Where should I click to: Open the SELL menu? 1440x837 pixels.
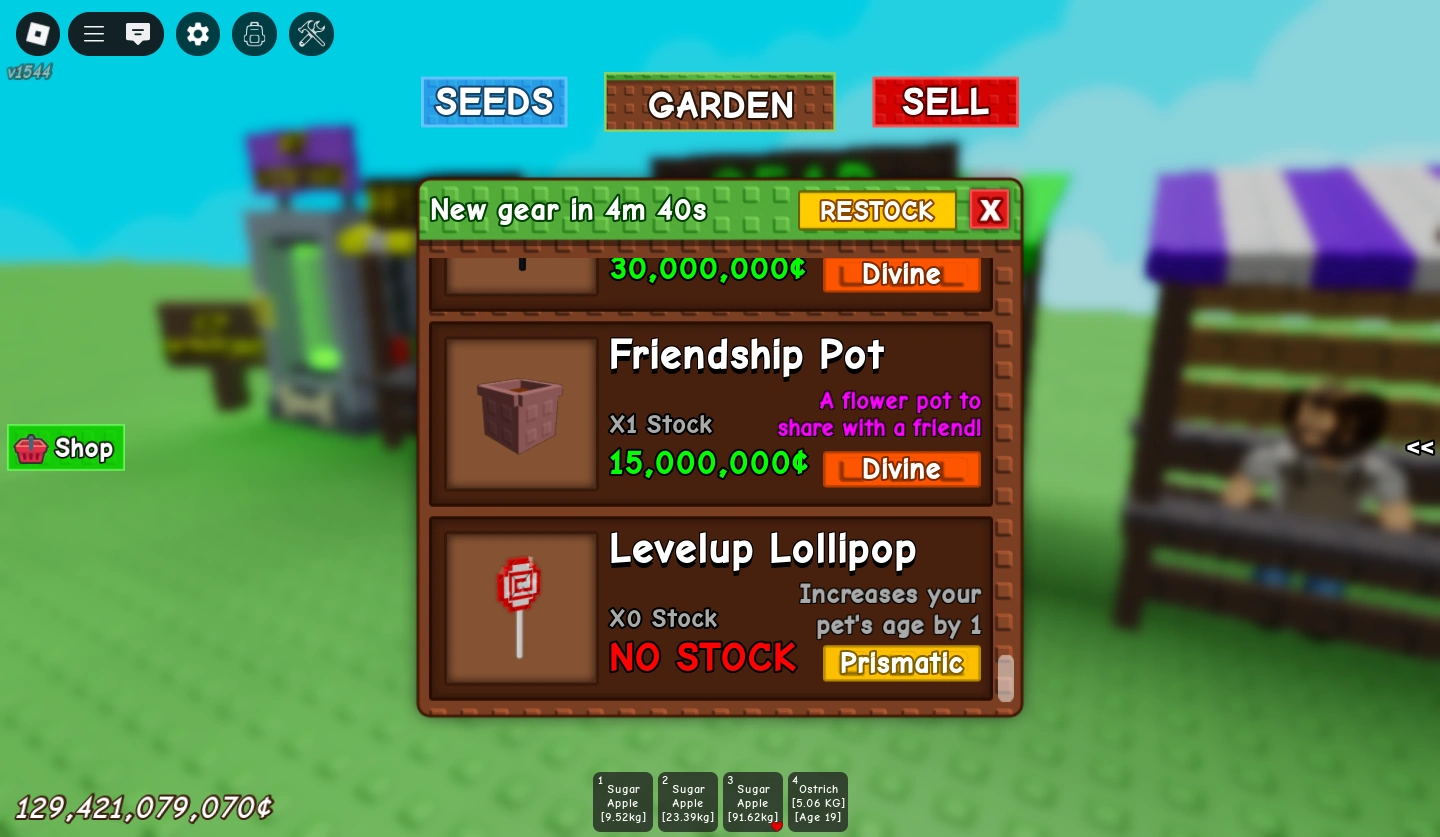click(945, 101)
